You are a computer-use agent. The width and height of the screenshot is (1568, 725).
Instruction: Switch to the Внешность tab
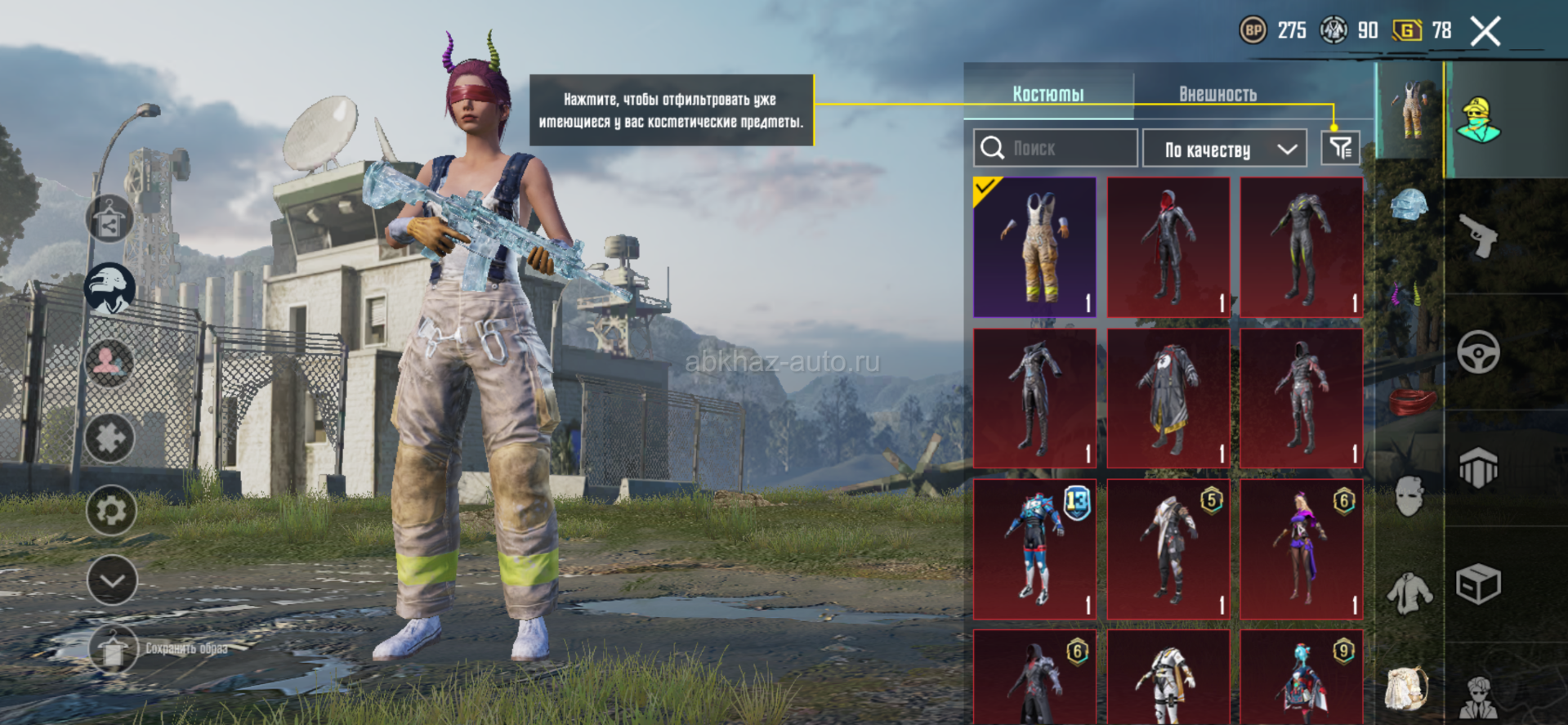[1217, 94]
